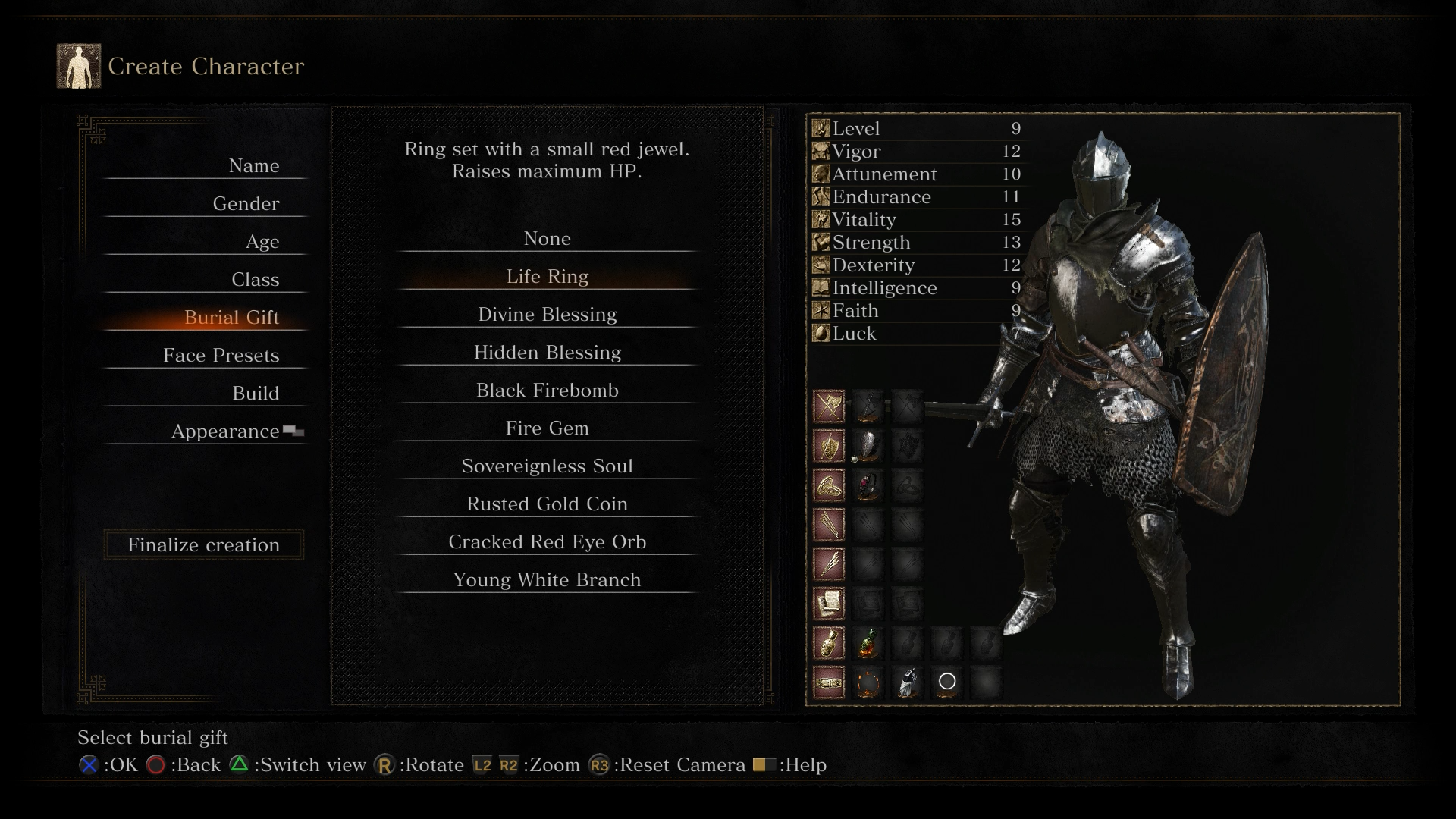The height and width of the screenshot is (819, 1456).
Task: Open the Class selection
Action: click(255, 280)
